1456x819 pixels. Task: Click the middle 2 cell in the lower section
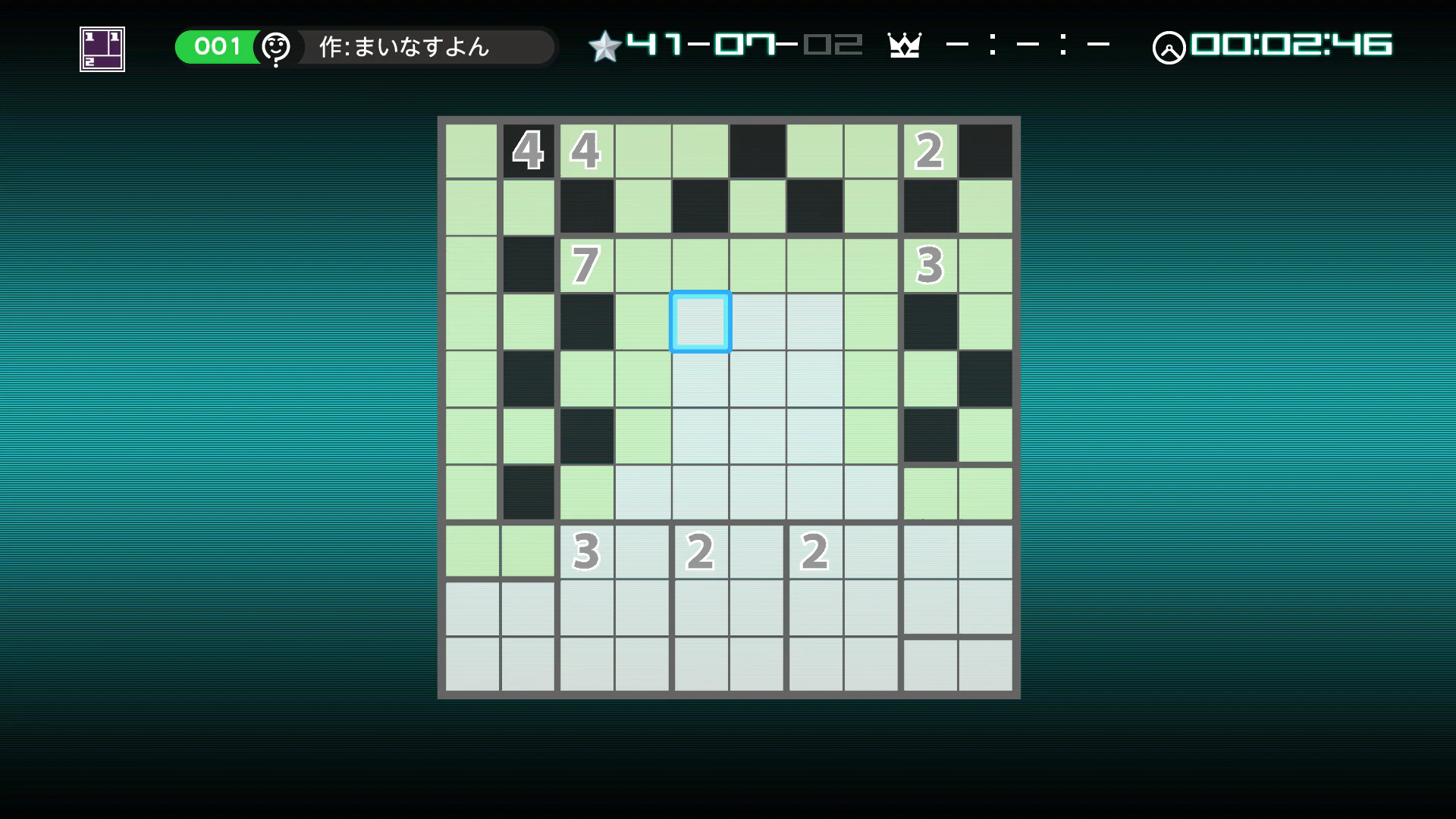(700, 552)
